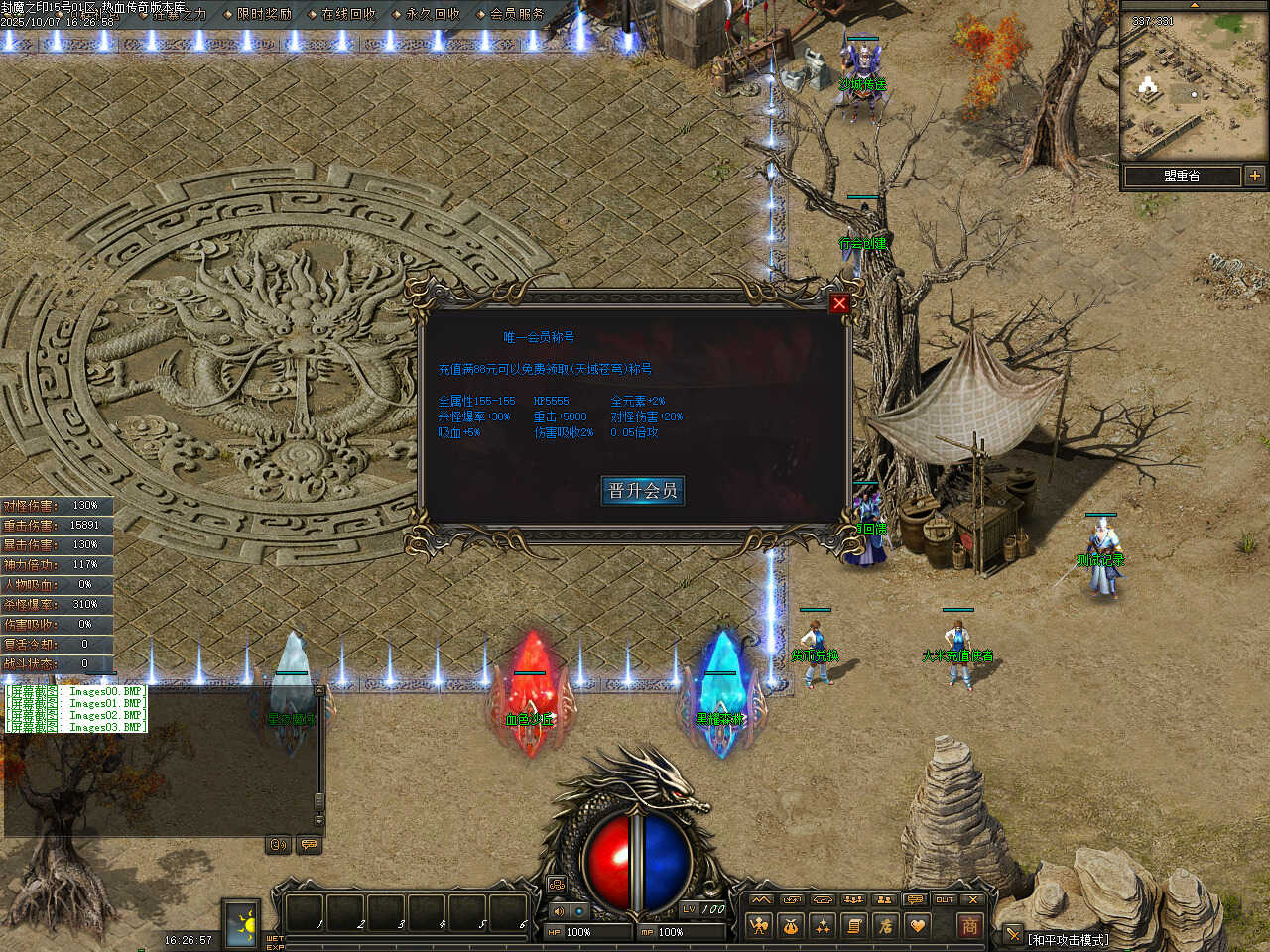Image resolution: width=1270 pixels, height=952 pixels.
Task: Click the OUT logout button
Action: [x=945, y=899]
